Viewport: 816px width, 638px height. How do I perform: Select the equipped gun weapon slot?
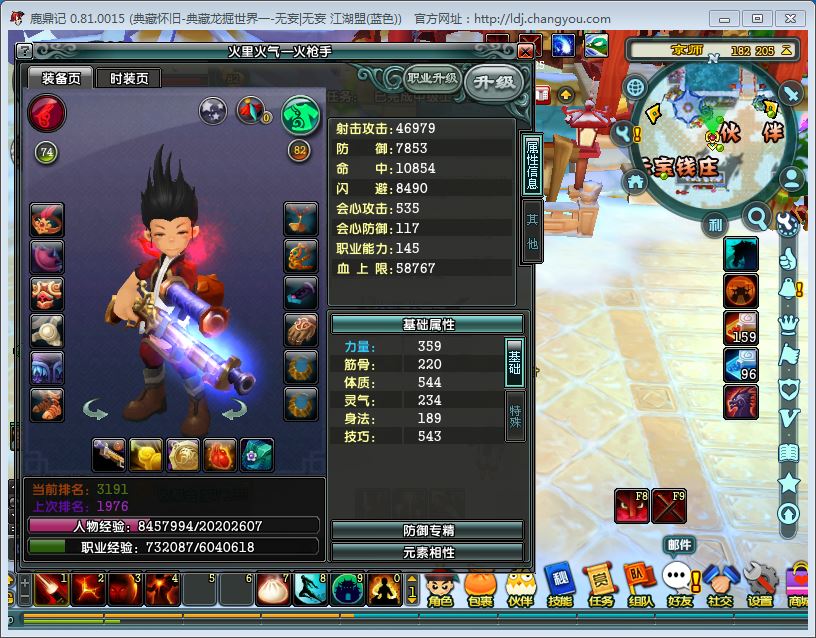(109, 455)
